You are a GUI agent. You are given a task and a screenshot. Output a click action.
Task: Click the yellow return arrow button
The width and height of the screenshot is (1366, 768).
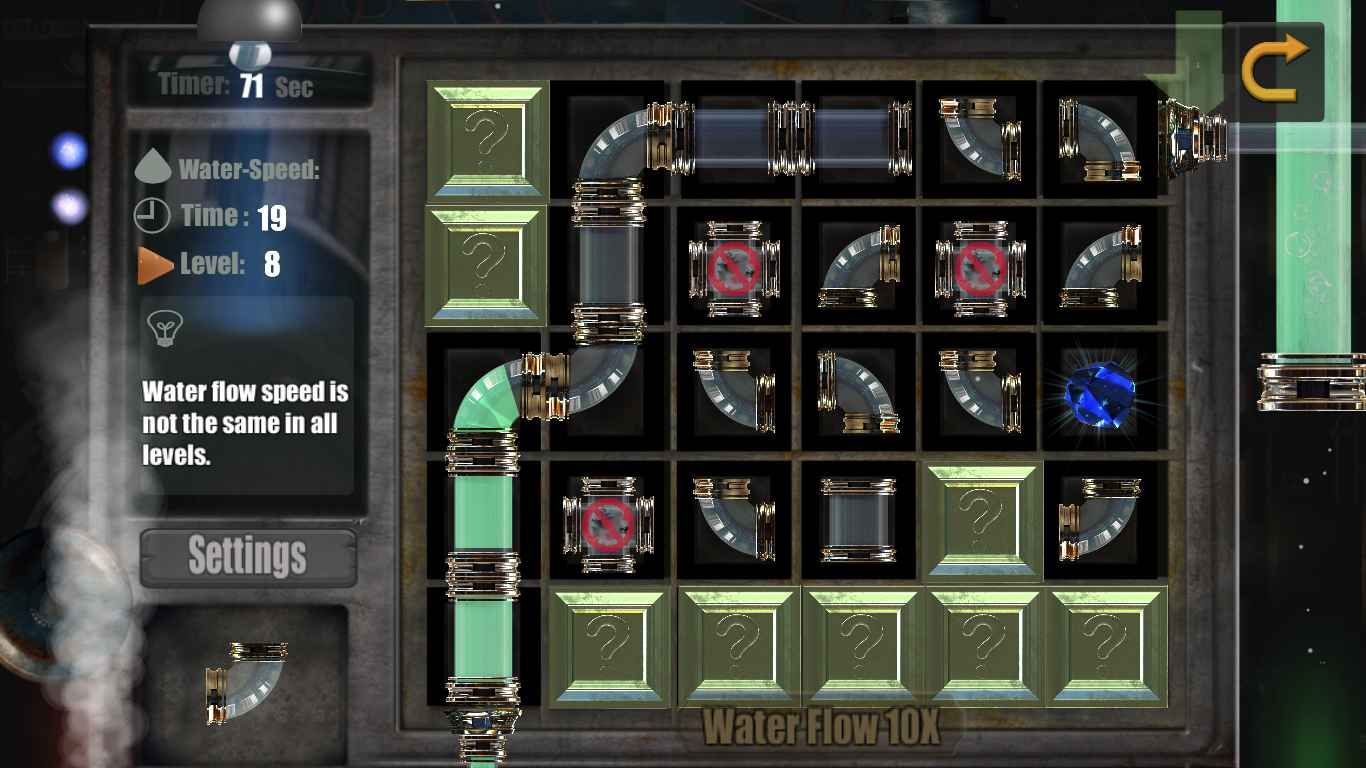1274,65
